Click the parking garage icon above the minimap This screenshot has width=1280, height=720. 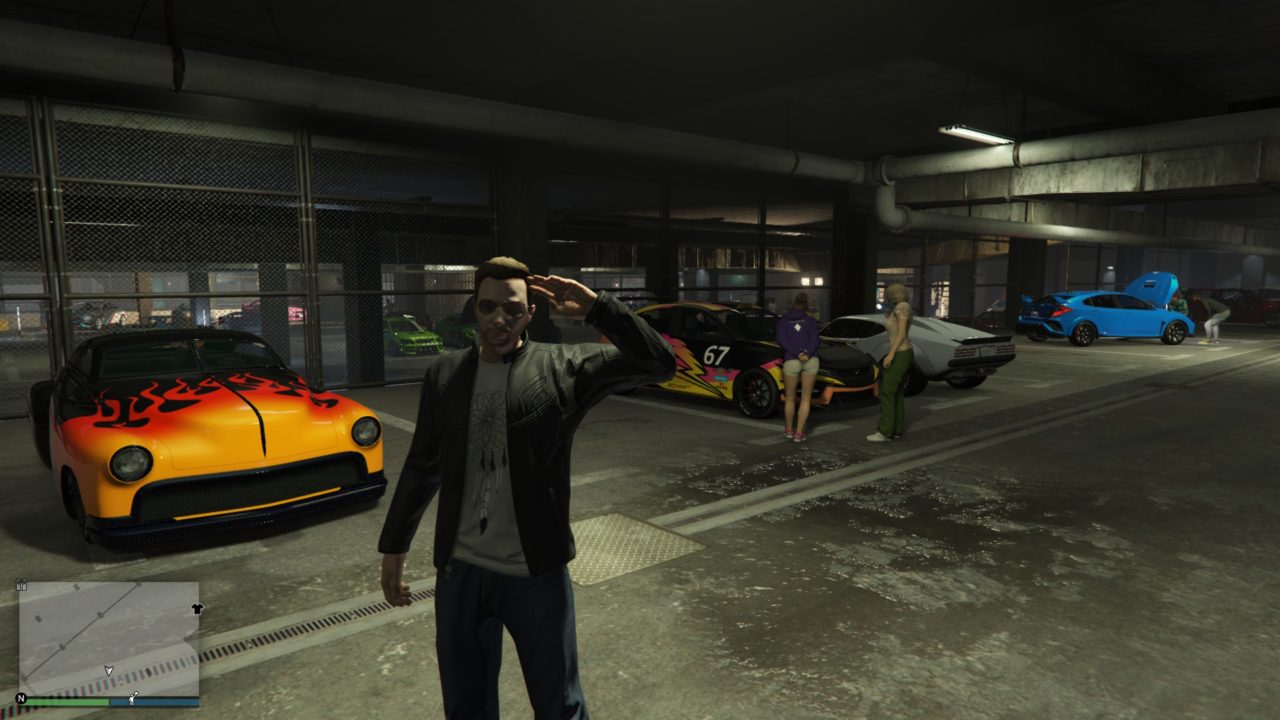[x=21, y=586]
